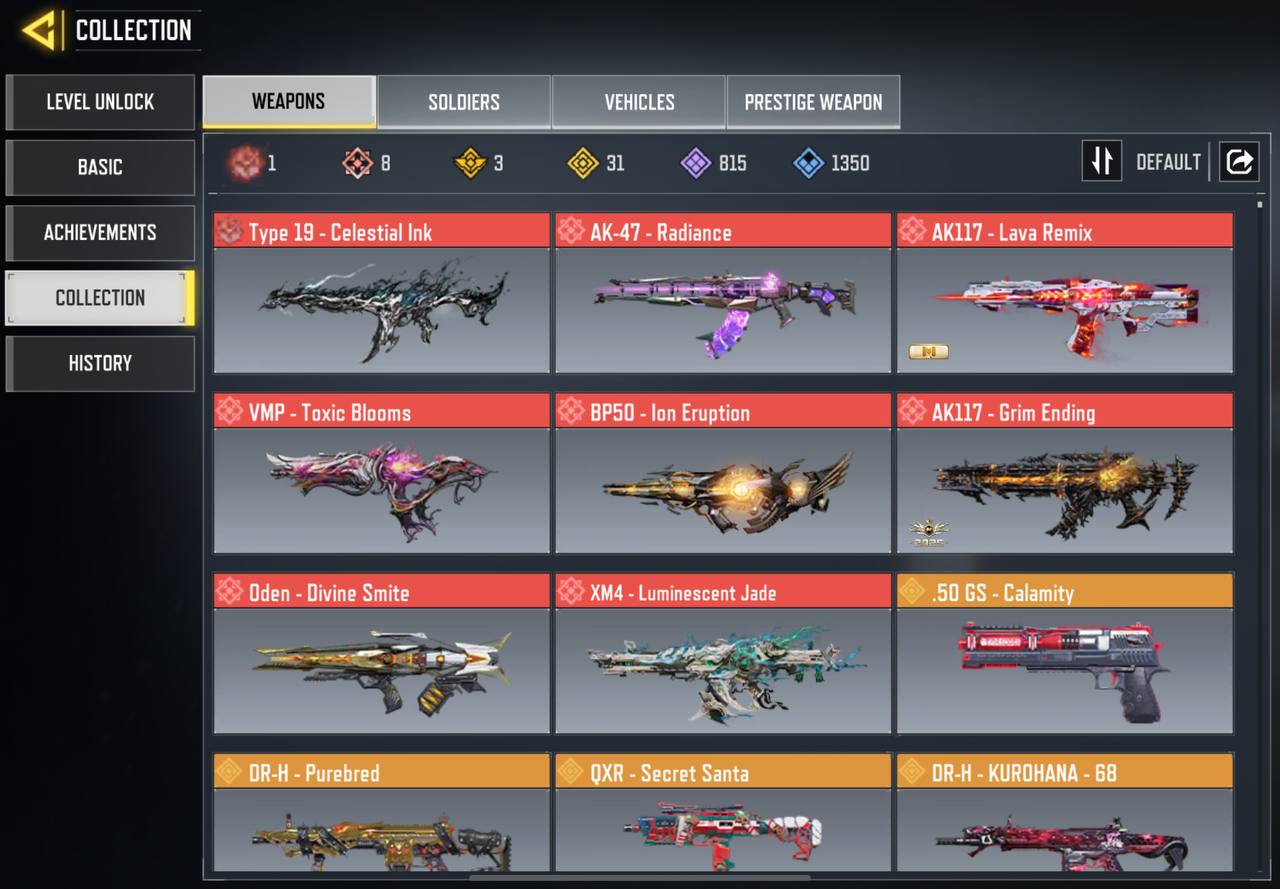The width and height of the screenshot is (1280, 889).
Task: Select the .50 GS - Calamity pistol
Action: coord(1064,653)
